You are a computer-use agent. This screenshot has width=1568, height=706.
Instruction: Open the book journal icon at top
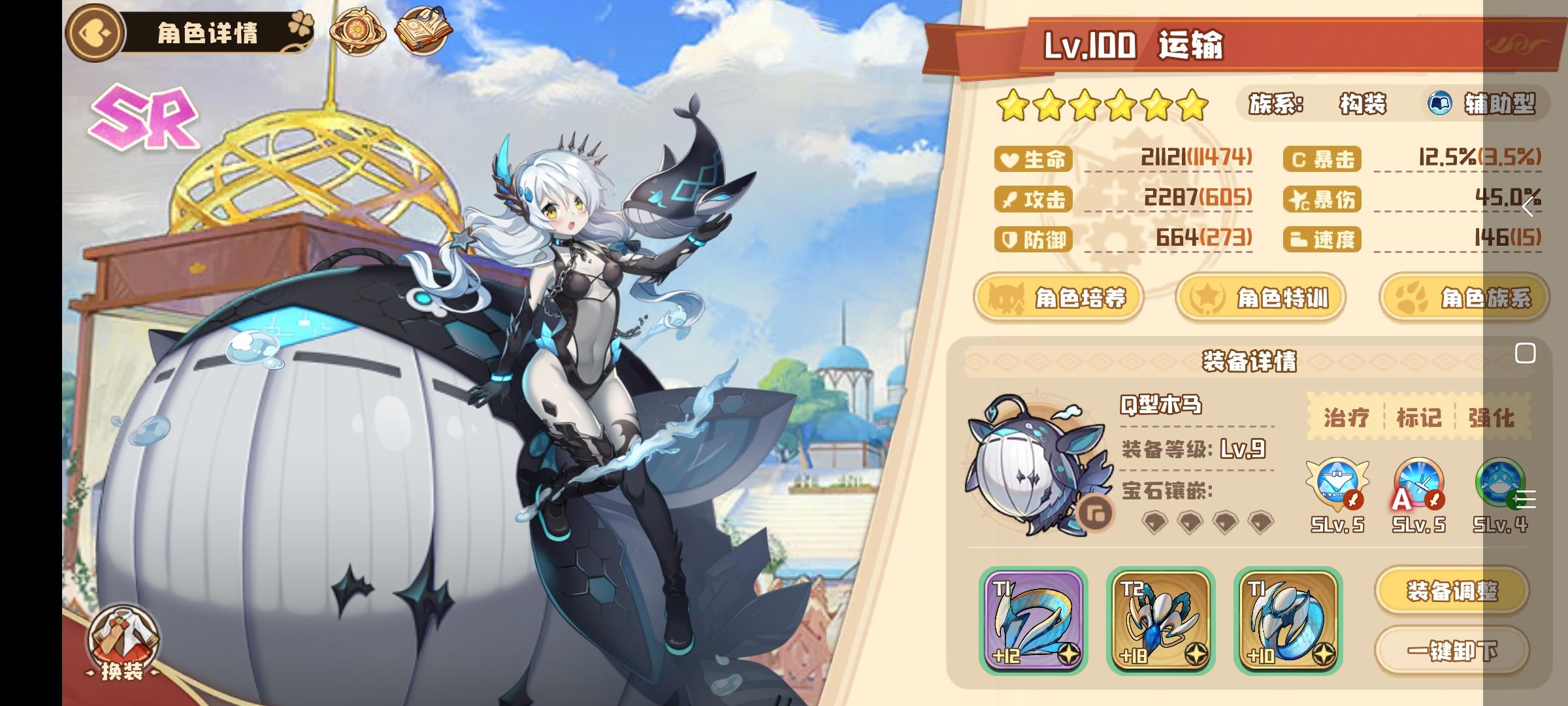click(x=423, y=29)
